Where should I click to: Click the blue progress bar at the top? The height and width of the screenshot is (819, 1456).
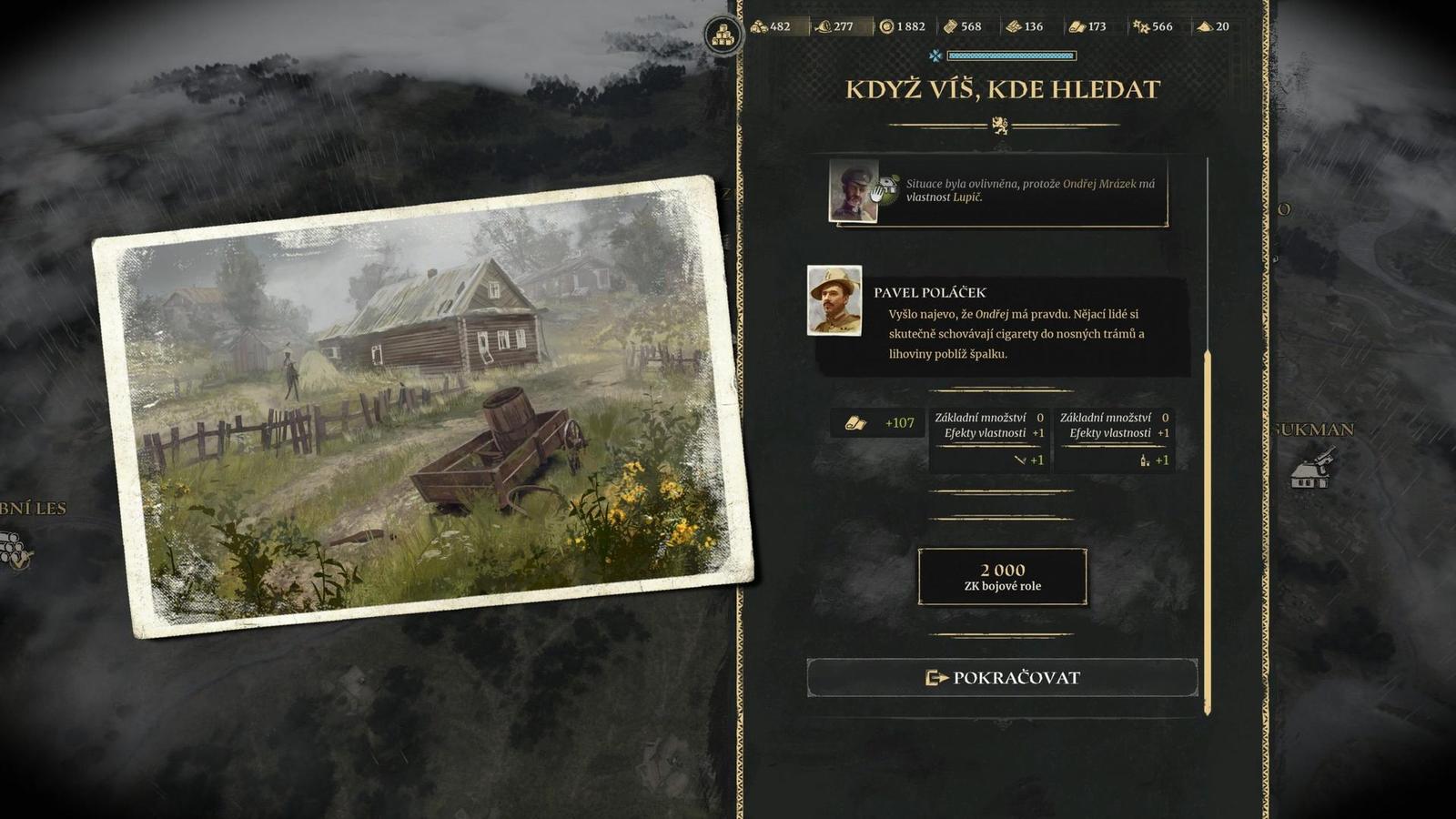pos(1013,55)
